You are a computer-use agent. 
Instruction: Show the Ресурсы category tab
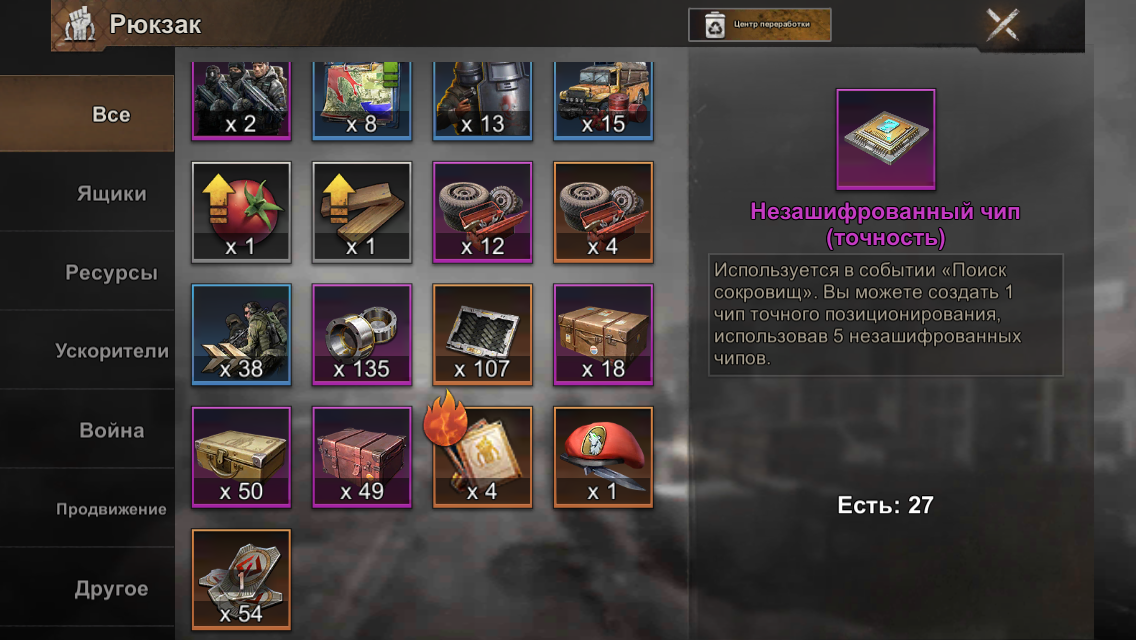pos(111,273)
